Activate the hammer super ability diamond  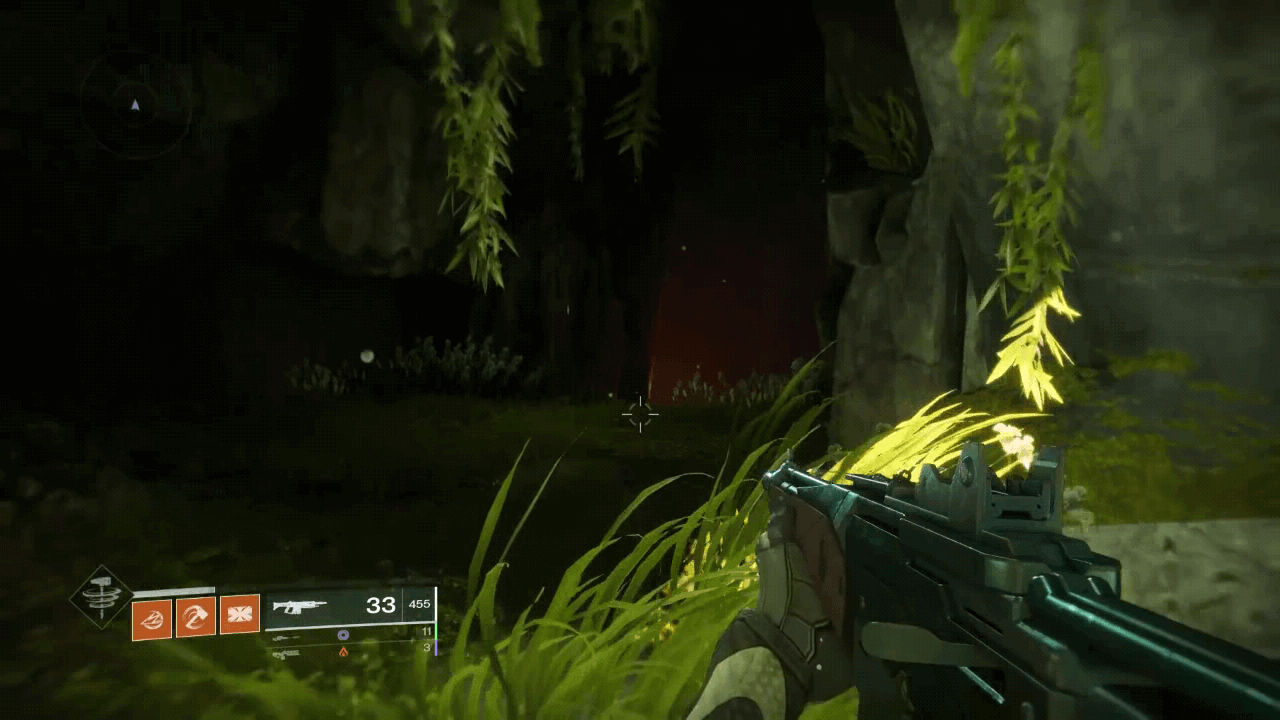pyautogui.click(x=102, y=598)
